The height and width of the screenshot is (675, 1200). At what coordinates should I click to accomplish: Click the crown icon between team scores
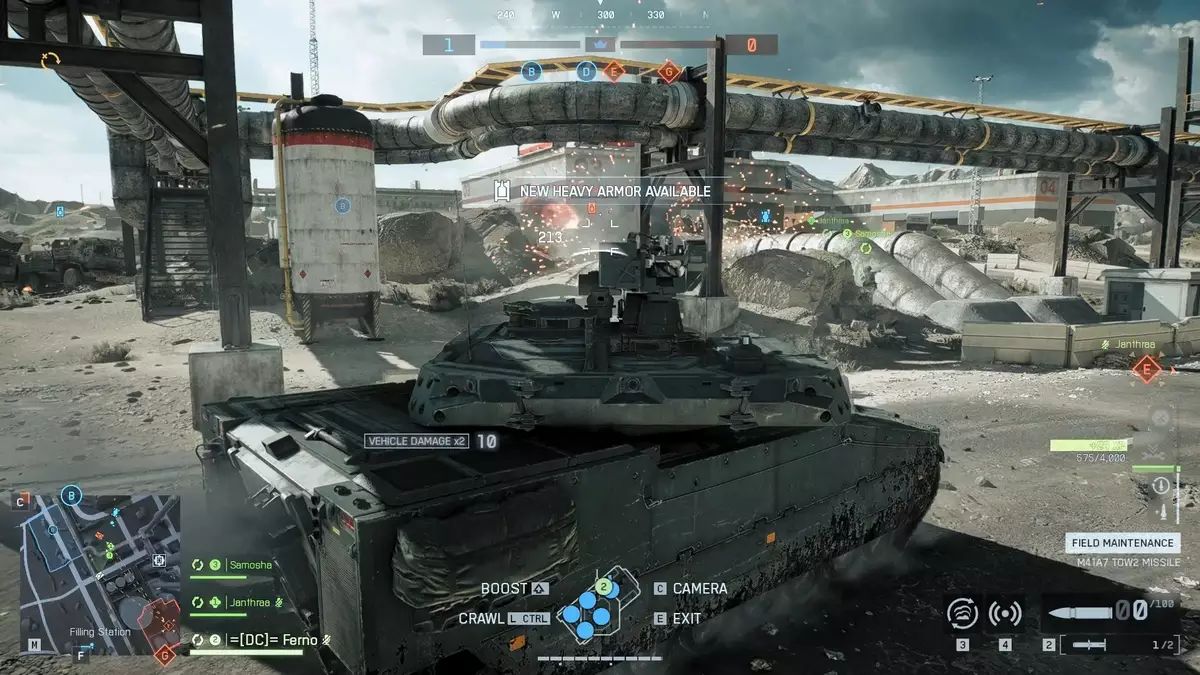[x=601, y=44]
